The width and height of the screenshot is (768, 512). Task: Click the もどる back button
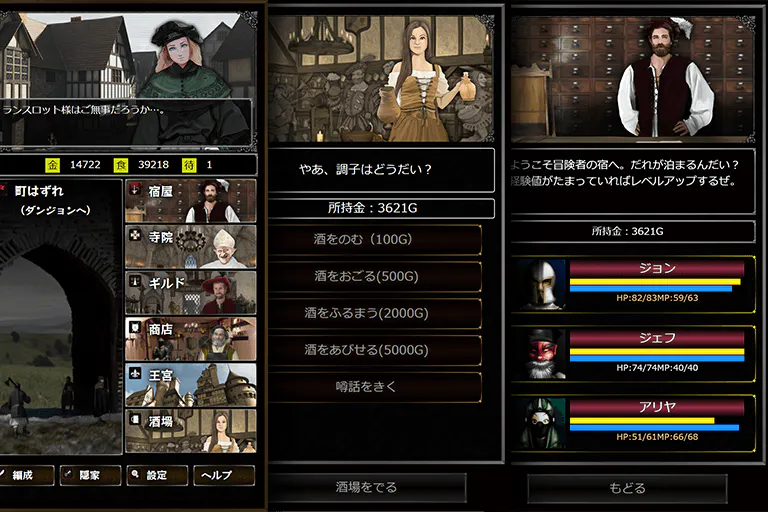[x=627, y=488]
